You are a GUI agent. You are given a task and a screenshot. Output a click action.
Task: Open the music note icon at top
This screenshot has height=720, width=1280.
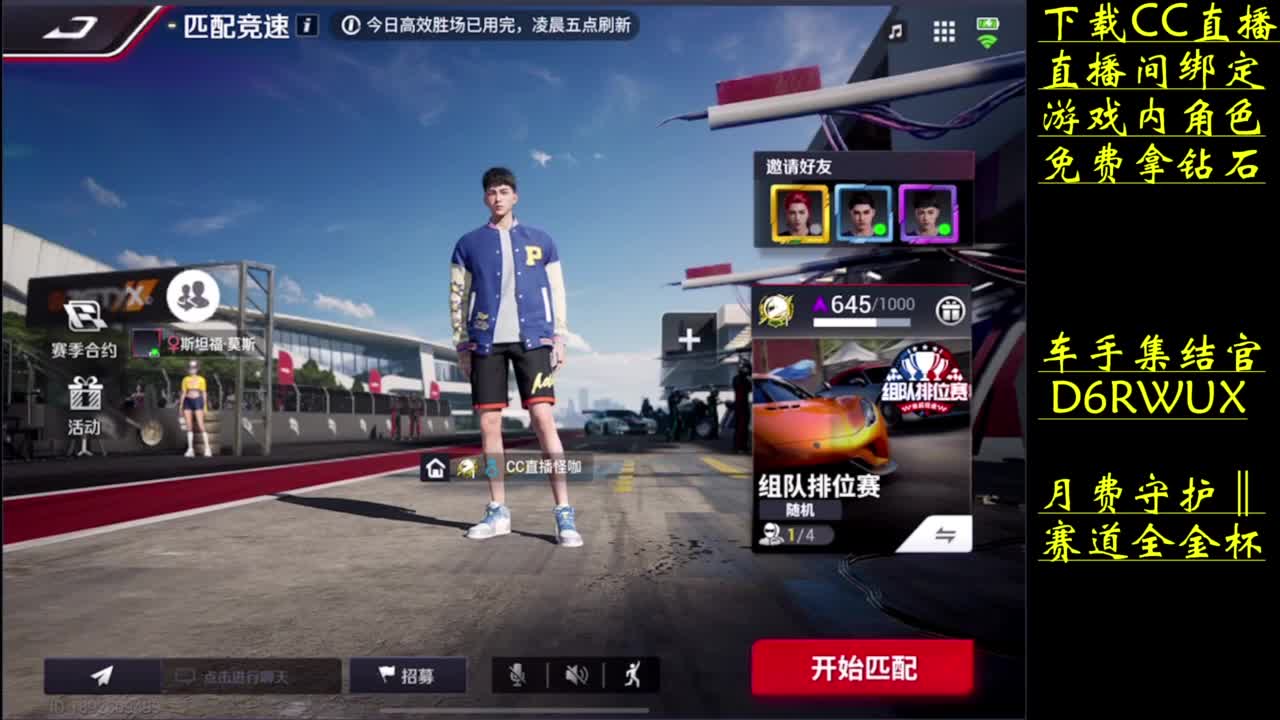898,30
